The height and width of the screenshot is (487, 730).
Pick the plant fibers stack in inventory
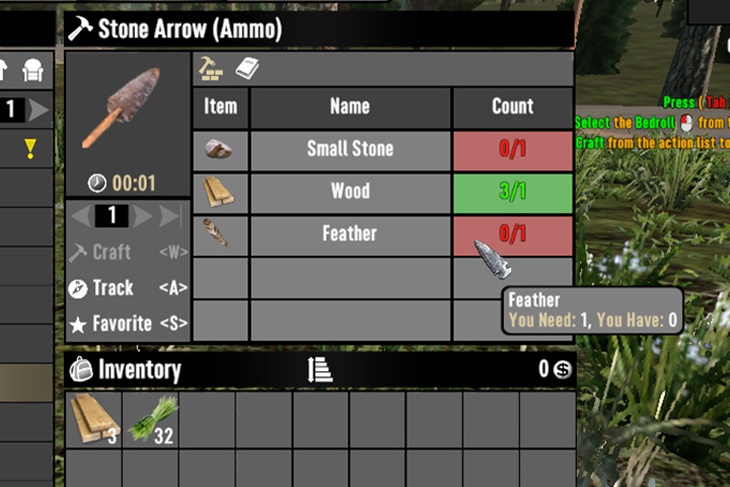[151, 418]
